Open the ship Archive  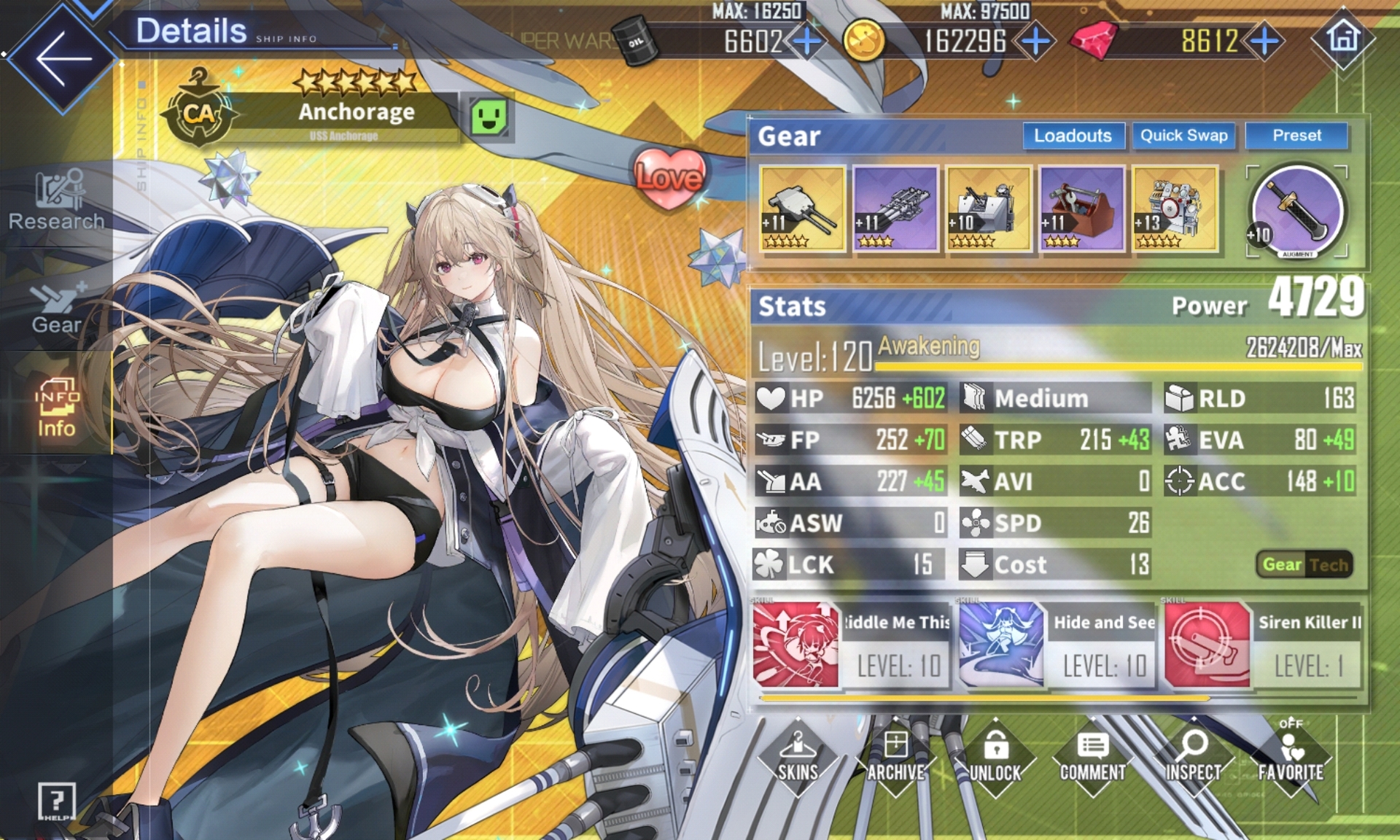coord(895,758)
